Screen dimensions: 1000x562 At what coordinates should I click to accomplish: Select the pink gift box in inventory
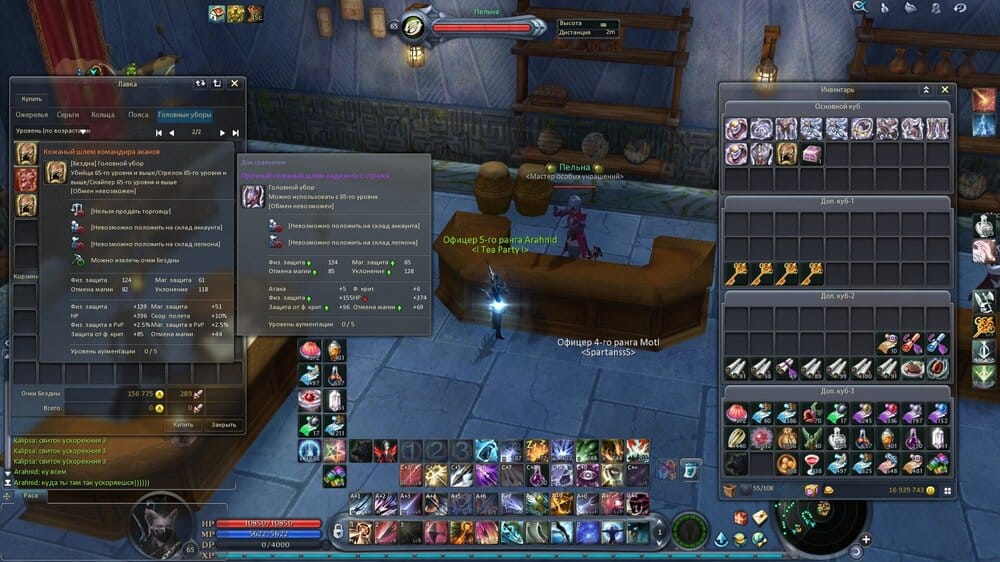811,153
